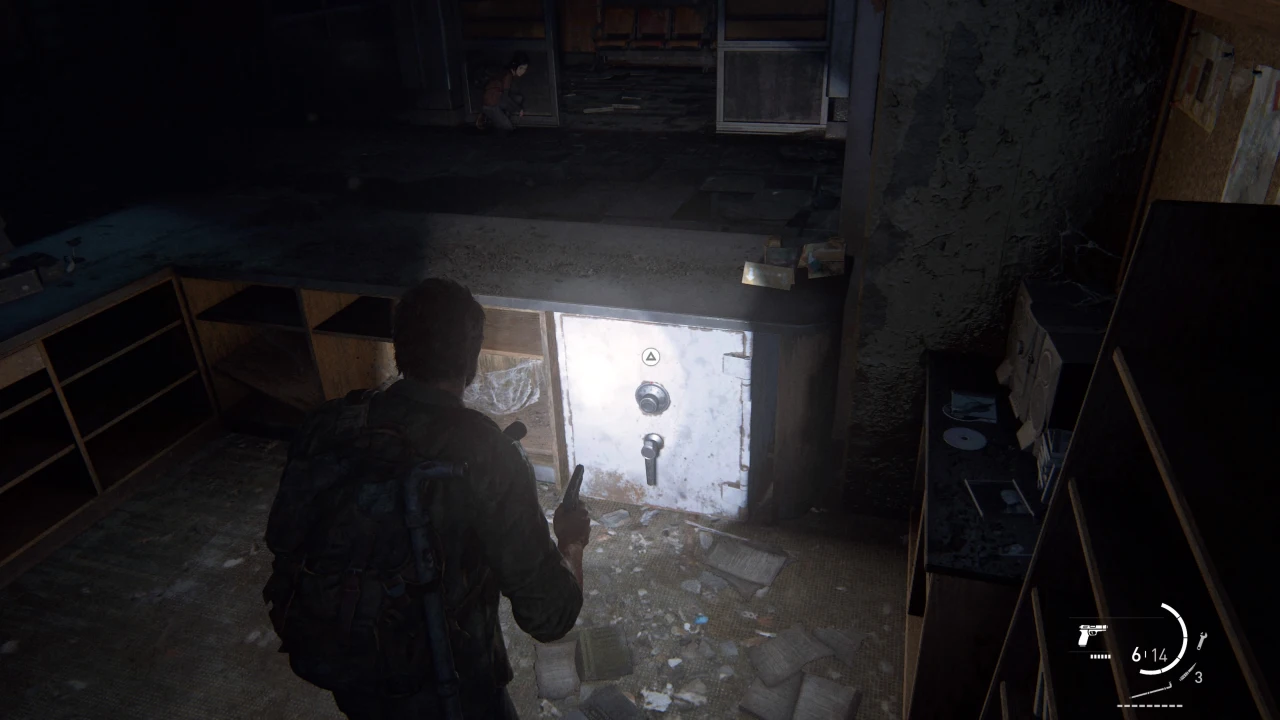This screenshot has width=1280, height=720.
Task: Click the combination dial on the safe
Action: click(x=655, y=398)
